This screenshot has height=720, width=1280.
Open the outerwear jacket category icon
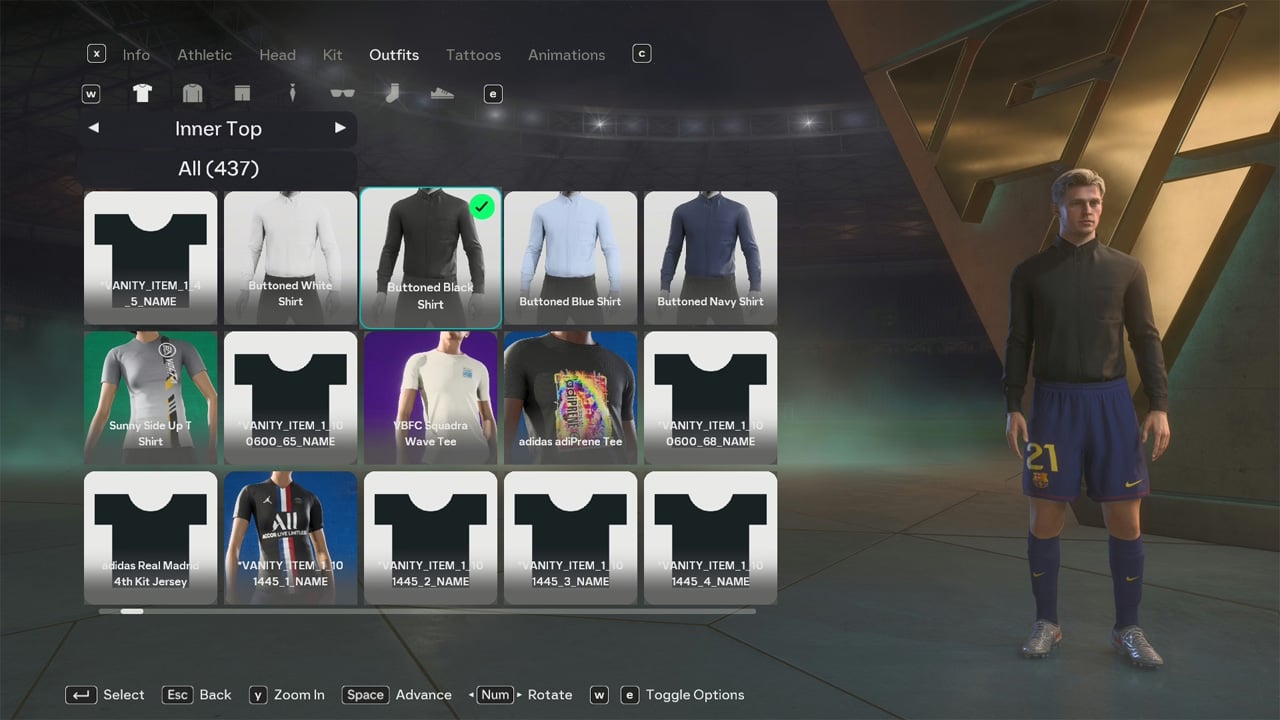click(x=192, y=93)
